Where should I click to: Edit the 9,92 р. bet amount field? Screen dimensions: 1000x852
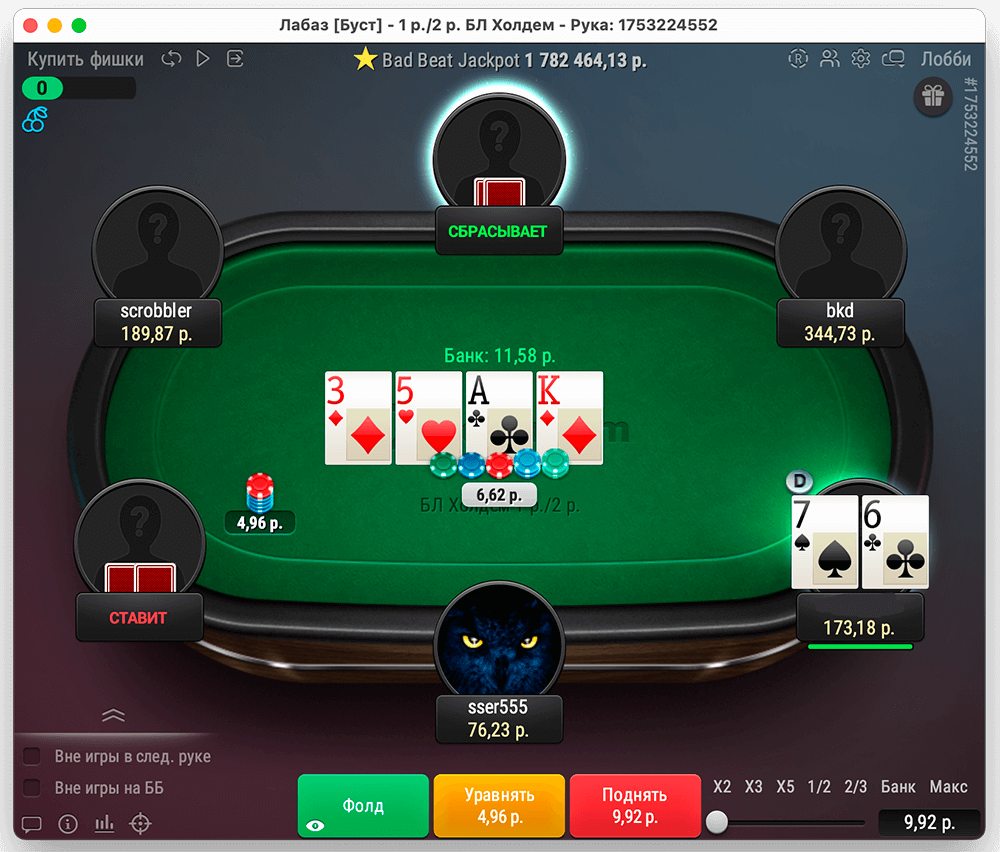[x=929, y=823]
